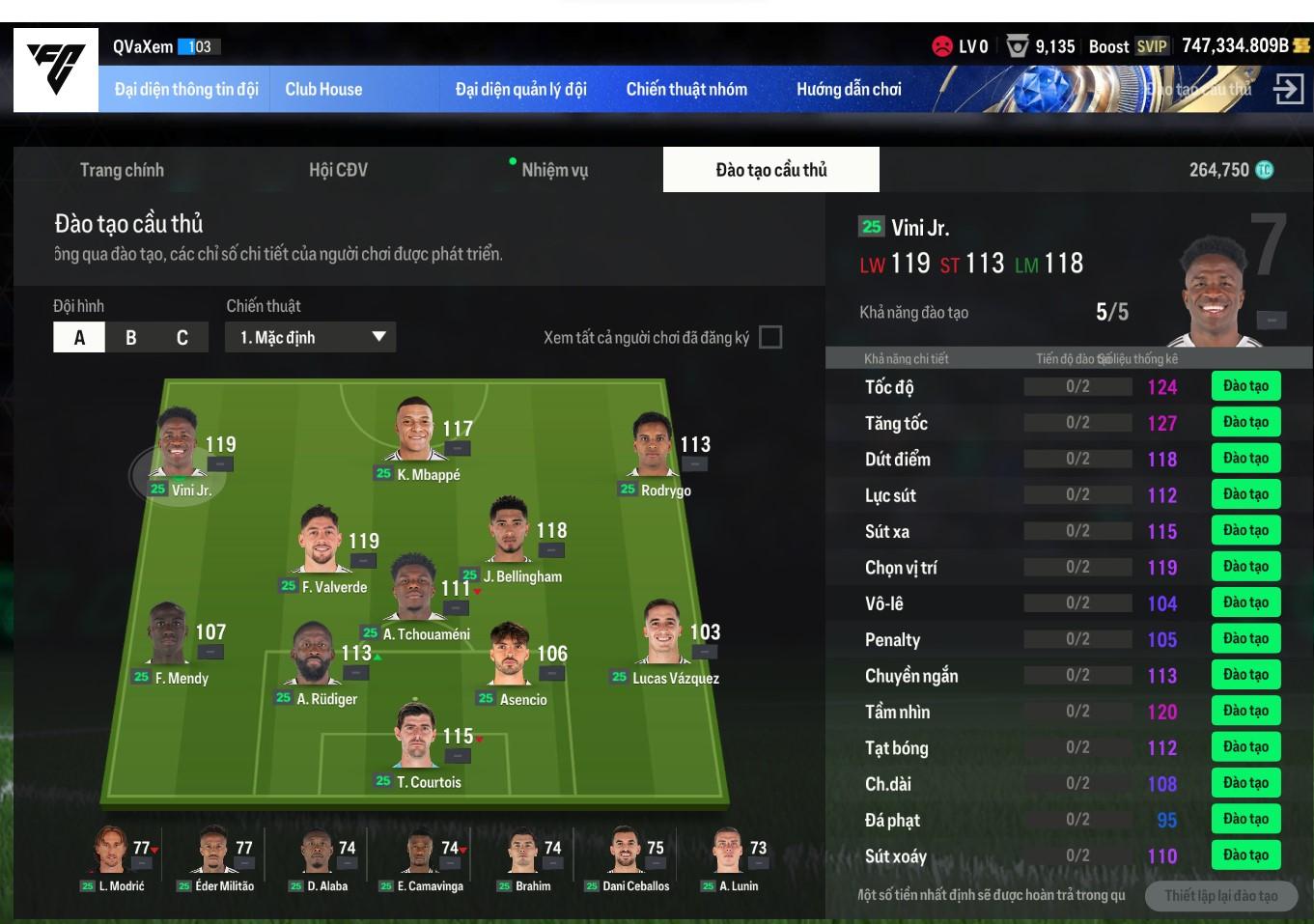Click the exit icon at top right
The height and width of the screenshot is (924, 1314).
click(1288, 90)
